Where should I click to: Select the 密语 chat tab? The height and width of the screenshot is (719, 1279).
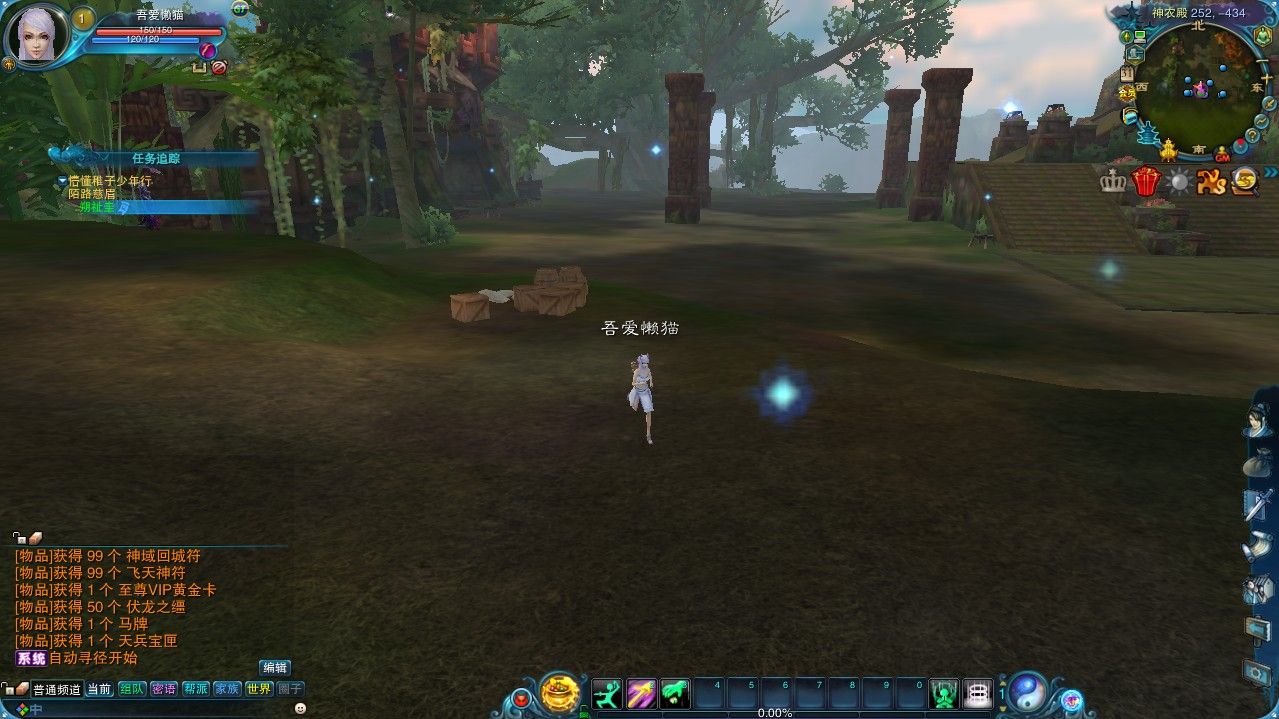point(164,689)
